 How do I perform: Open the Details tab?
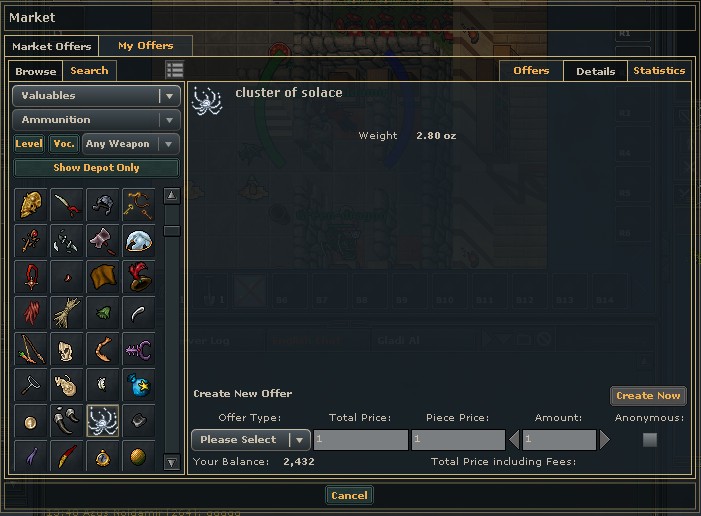click(595, 71)
